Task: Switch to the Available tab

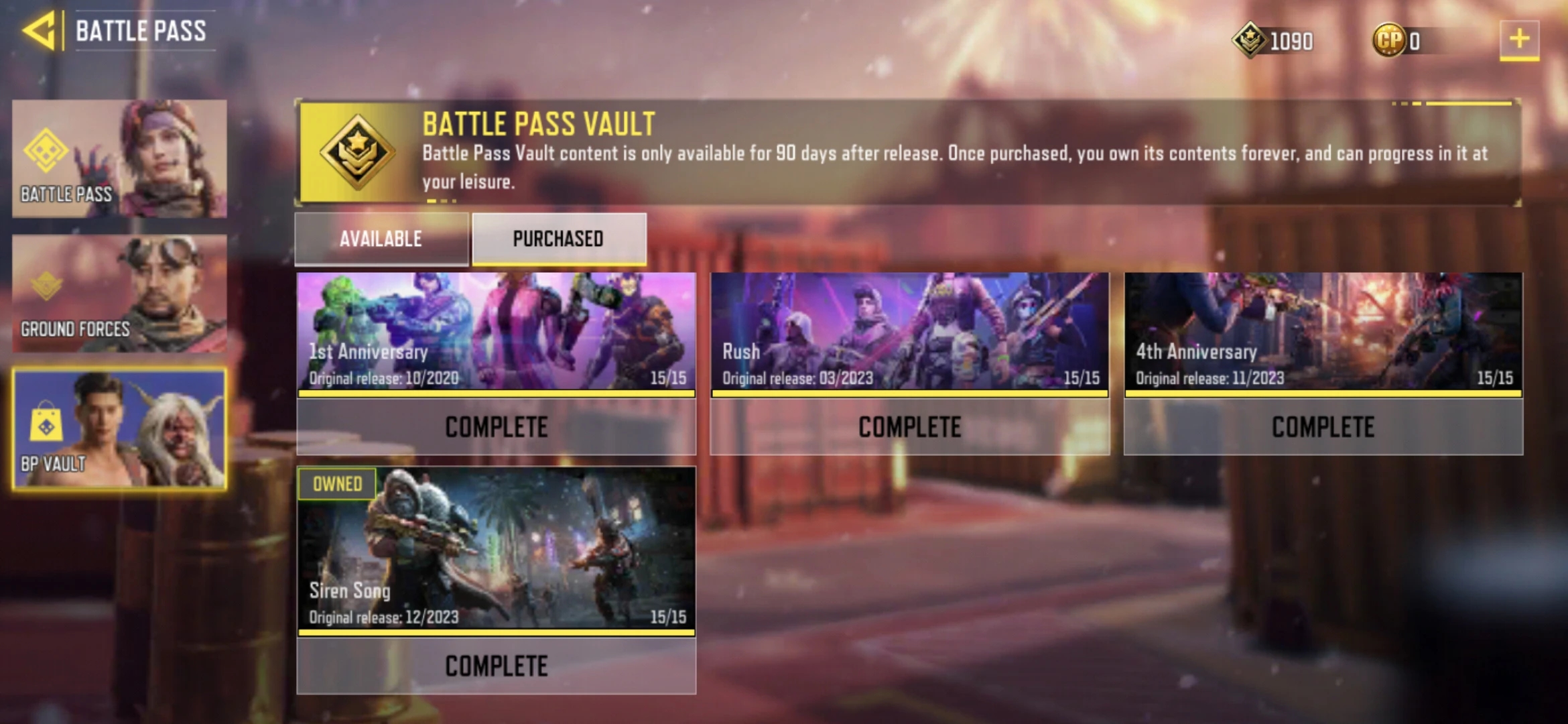Action: pyautogui.click(x=381, y=239)
